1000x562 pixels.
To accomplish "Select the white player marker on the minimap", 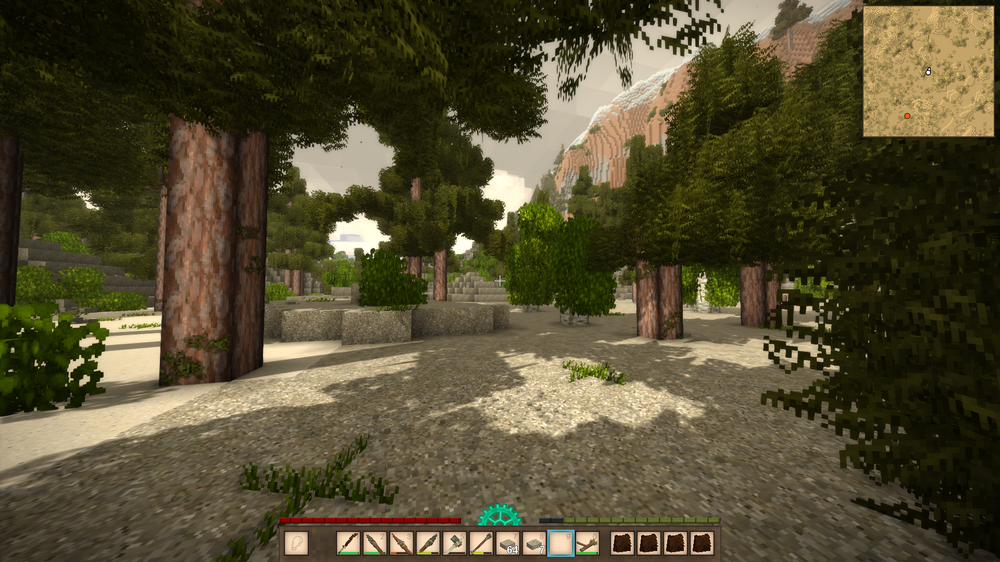I will 929,71.
